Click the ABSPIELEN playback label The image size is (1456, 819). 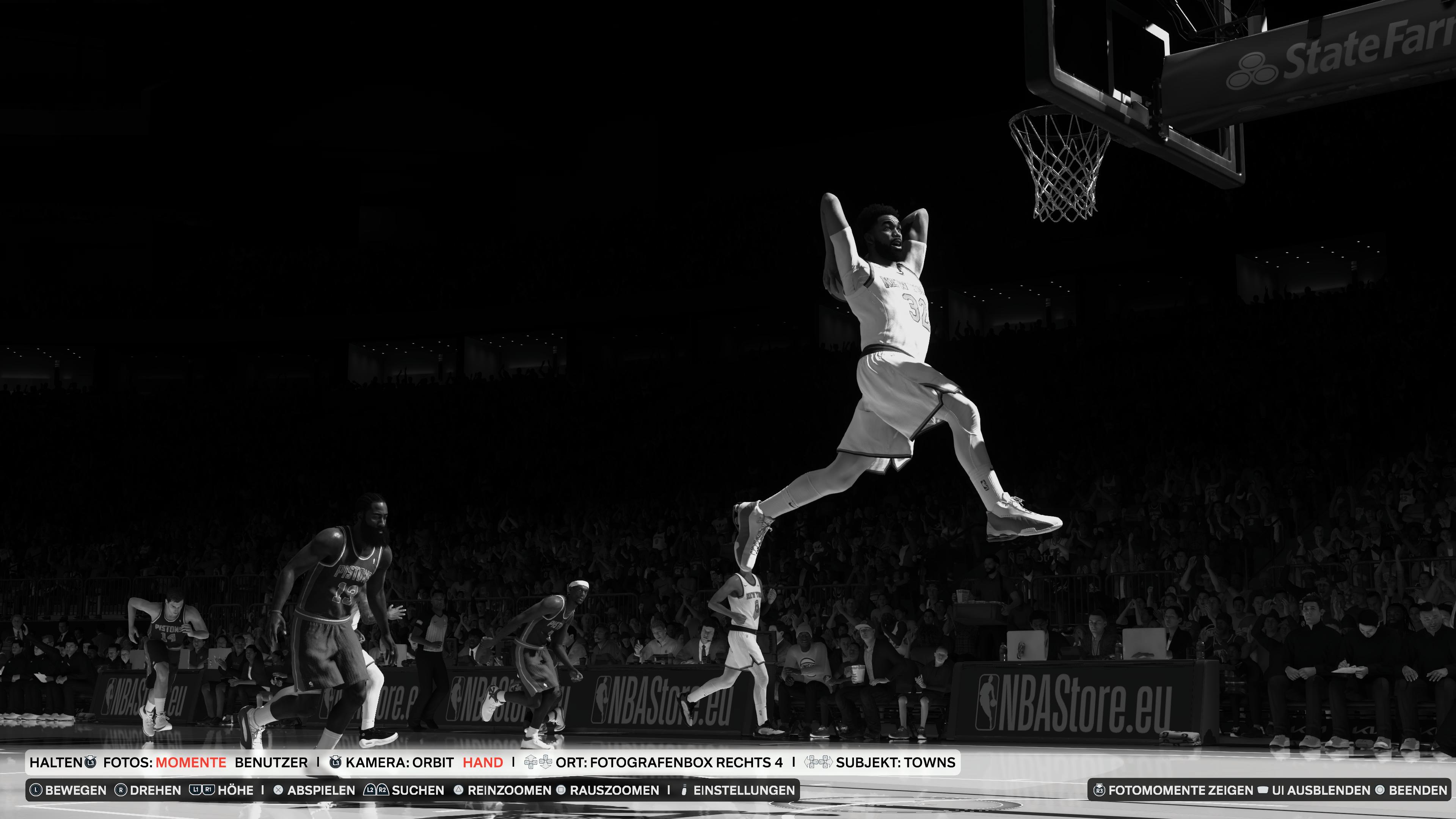tap(320, 790)
